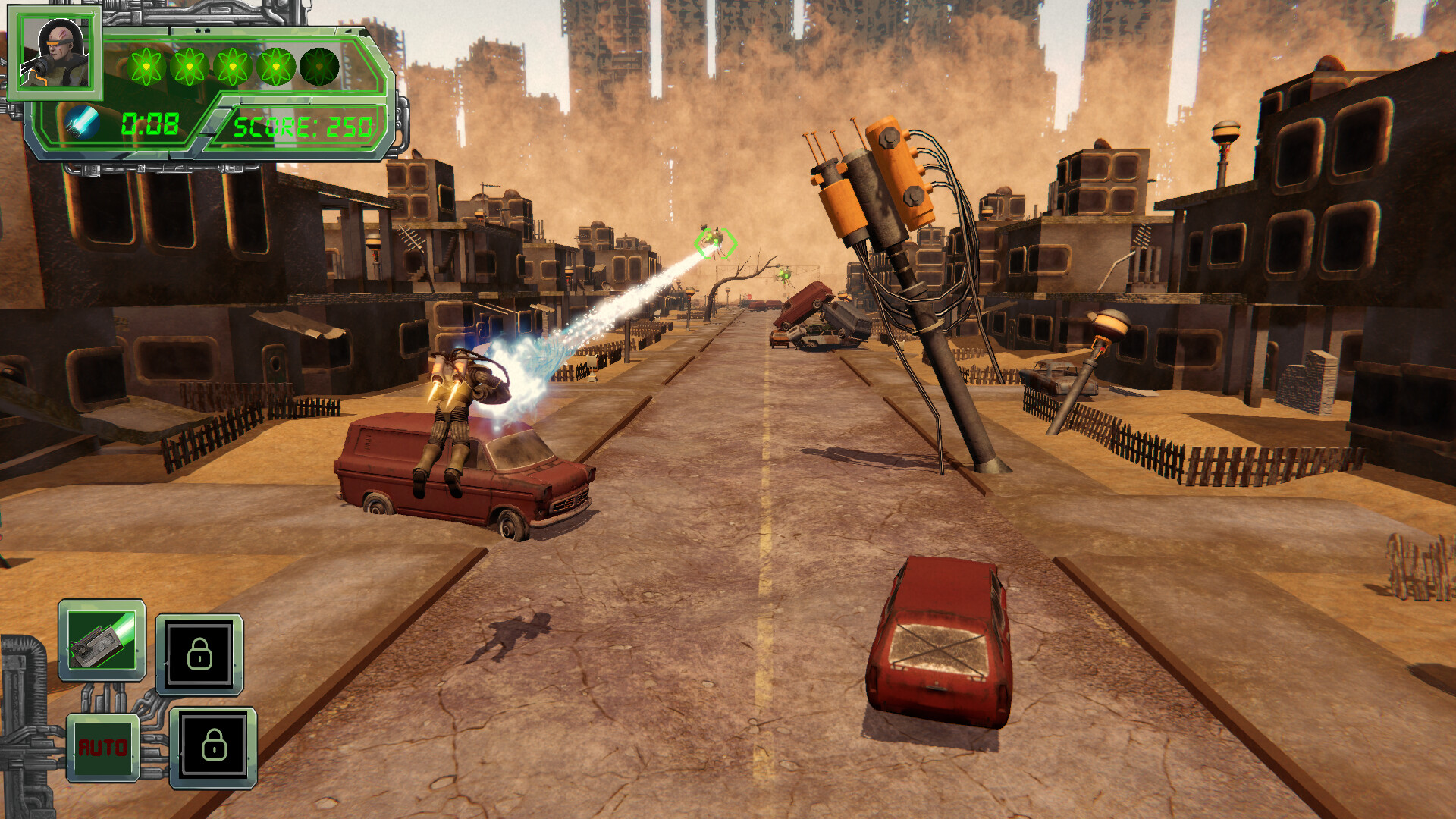Click the soldier portrait icon
Viewport: 1456px width, 819px height.
click(x=55, y=53)
